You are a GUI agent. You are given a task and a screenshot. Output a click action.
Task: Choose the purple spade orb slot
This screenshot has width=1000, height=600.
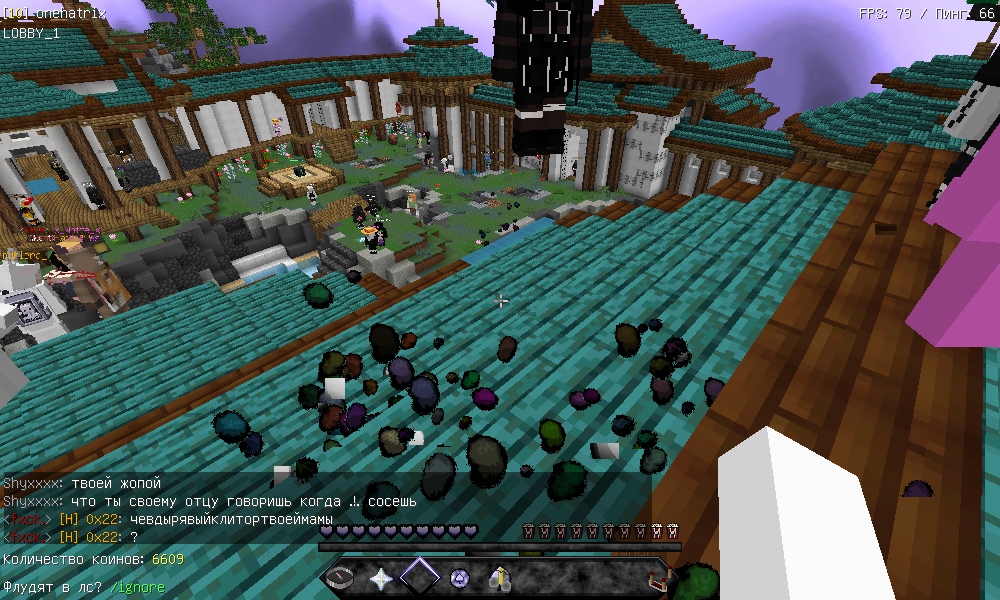(x=459, y=577)
